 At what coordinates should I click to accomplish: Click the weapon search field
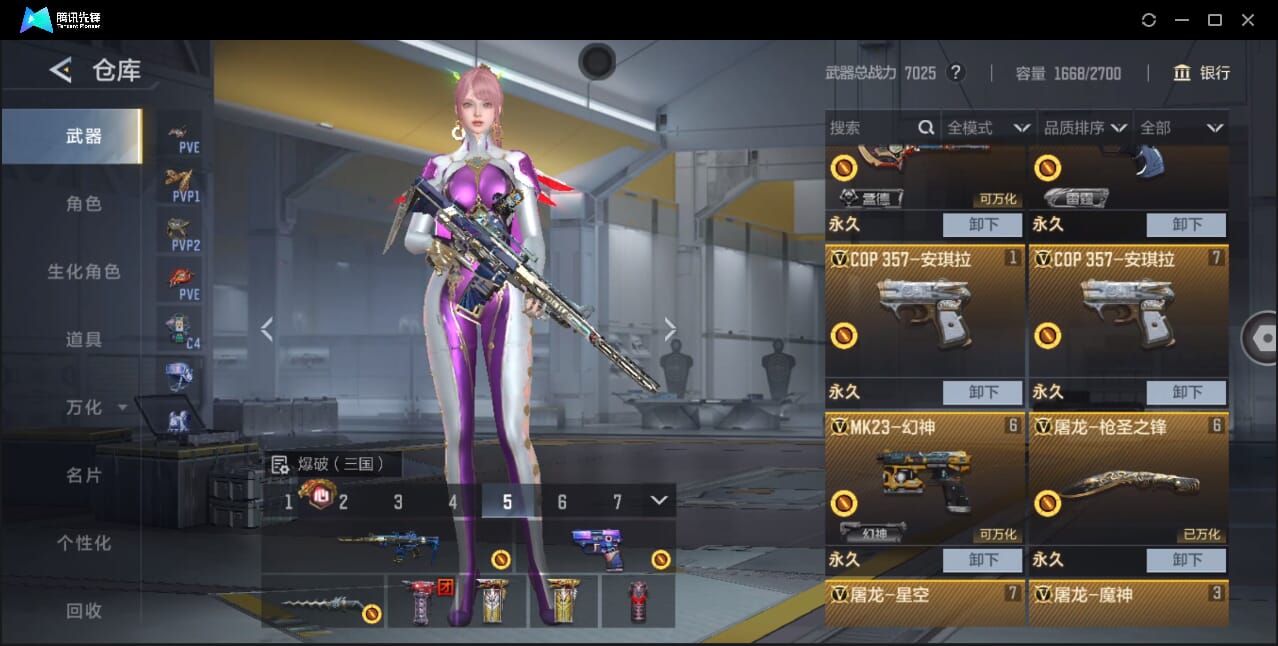pyautogui.click(x=872, y=128)
